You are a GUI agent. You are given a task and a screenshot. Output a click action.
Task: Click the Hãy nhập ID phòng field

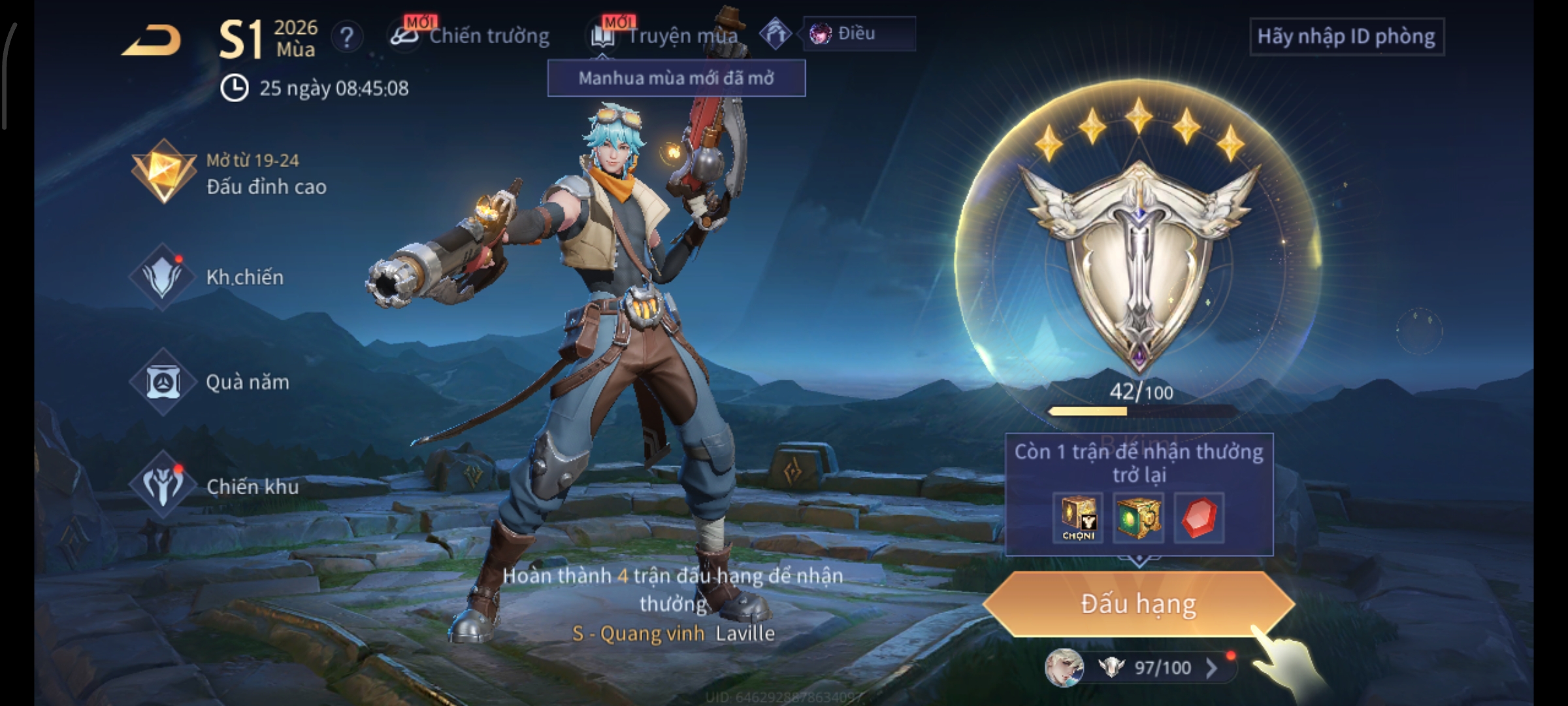(1346, 37)
